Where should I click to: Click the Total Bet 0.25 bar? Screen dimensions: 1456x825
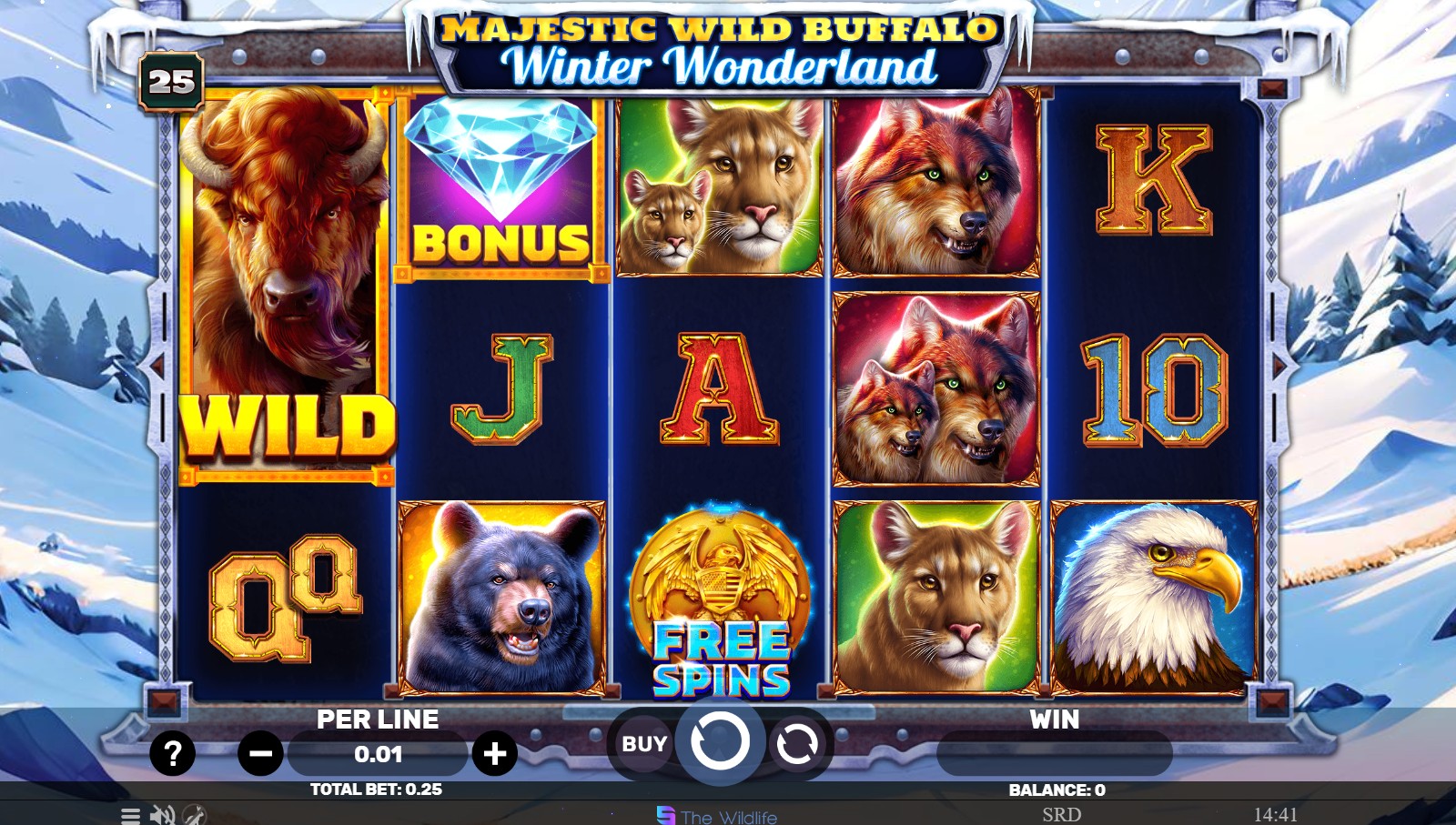[376, 790]
